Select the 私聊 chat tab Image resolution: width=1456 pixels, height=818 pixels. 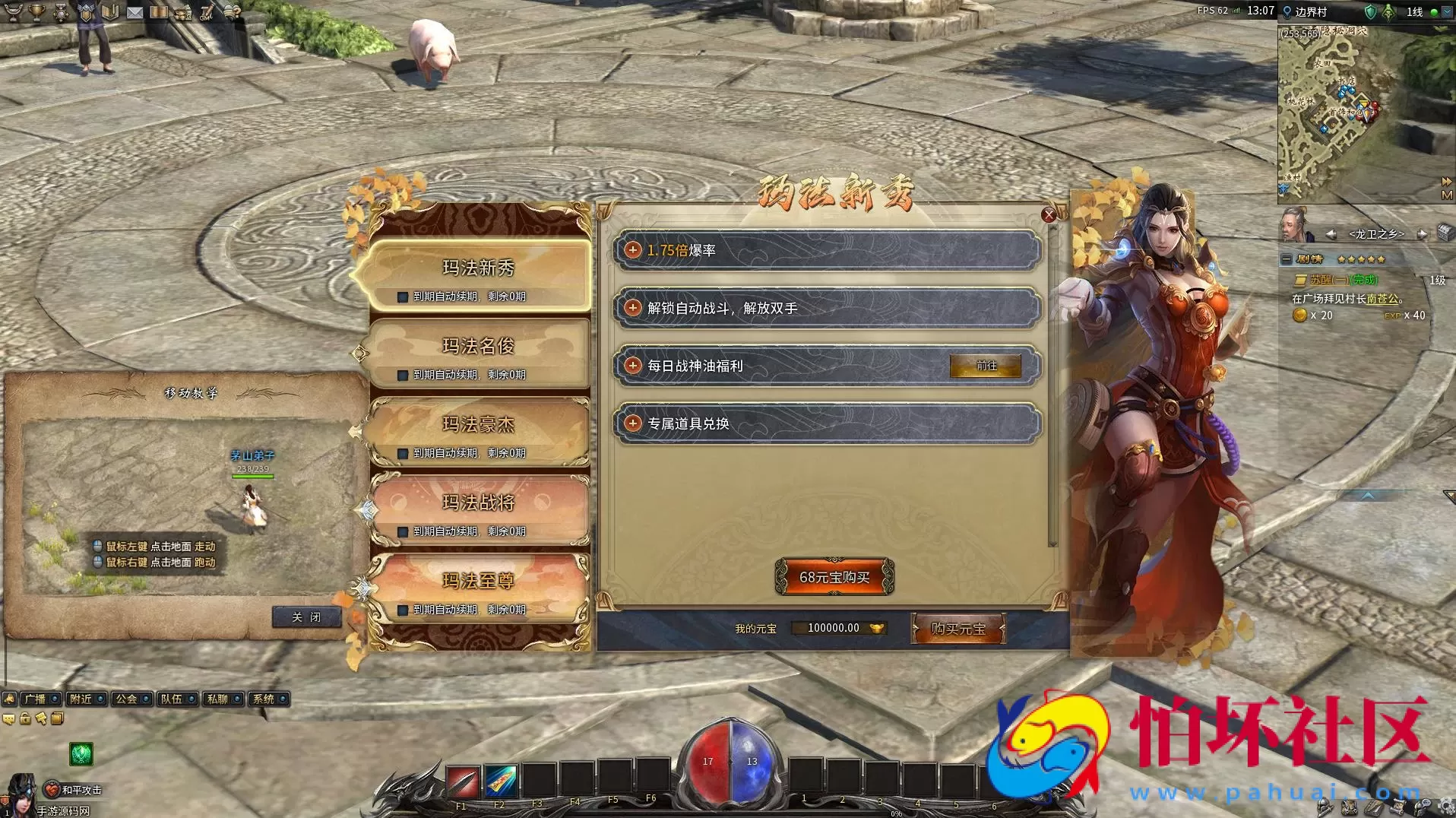(x=218, y=699)
